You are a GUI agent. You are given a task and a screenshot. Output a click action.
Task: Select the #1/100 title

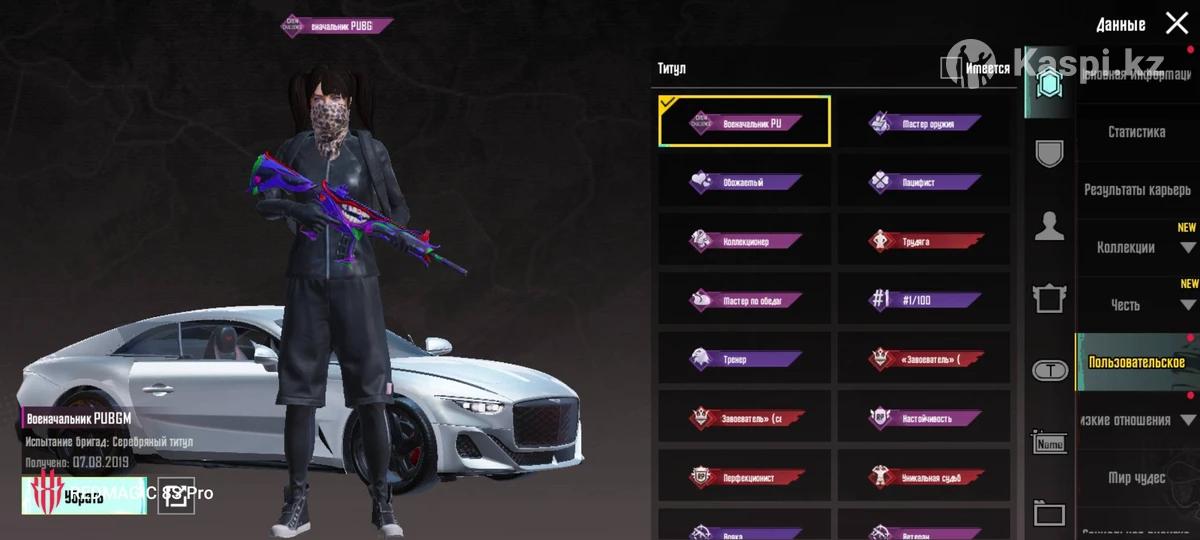tap(924, 299)
